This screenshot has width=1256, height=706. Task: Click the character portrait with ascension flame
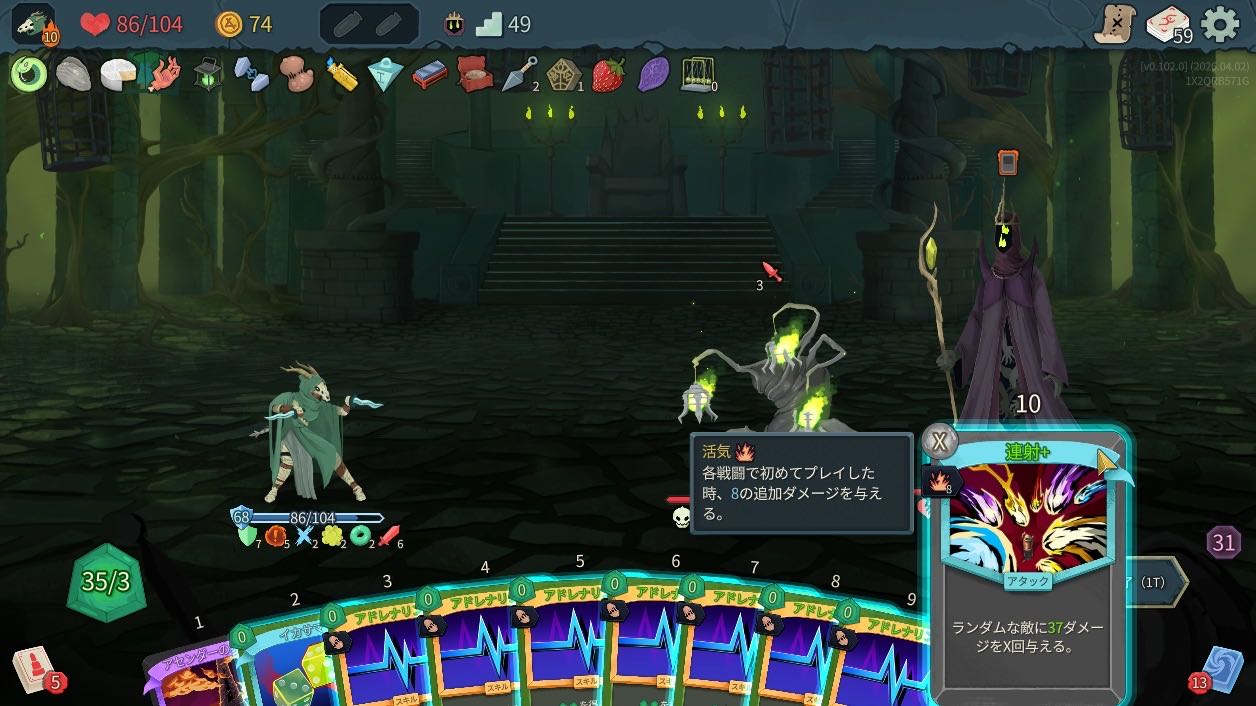(x=33, y=24)
